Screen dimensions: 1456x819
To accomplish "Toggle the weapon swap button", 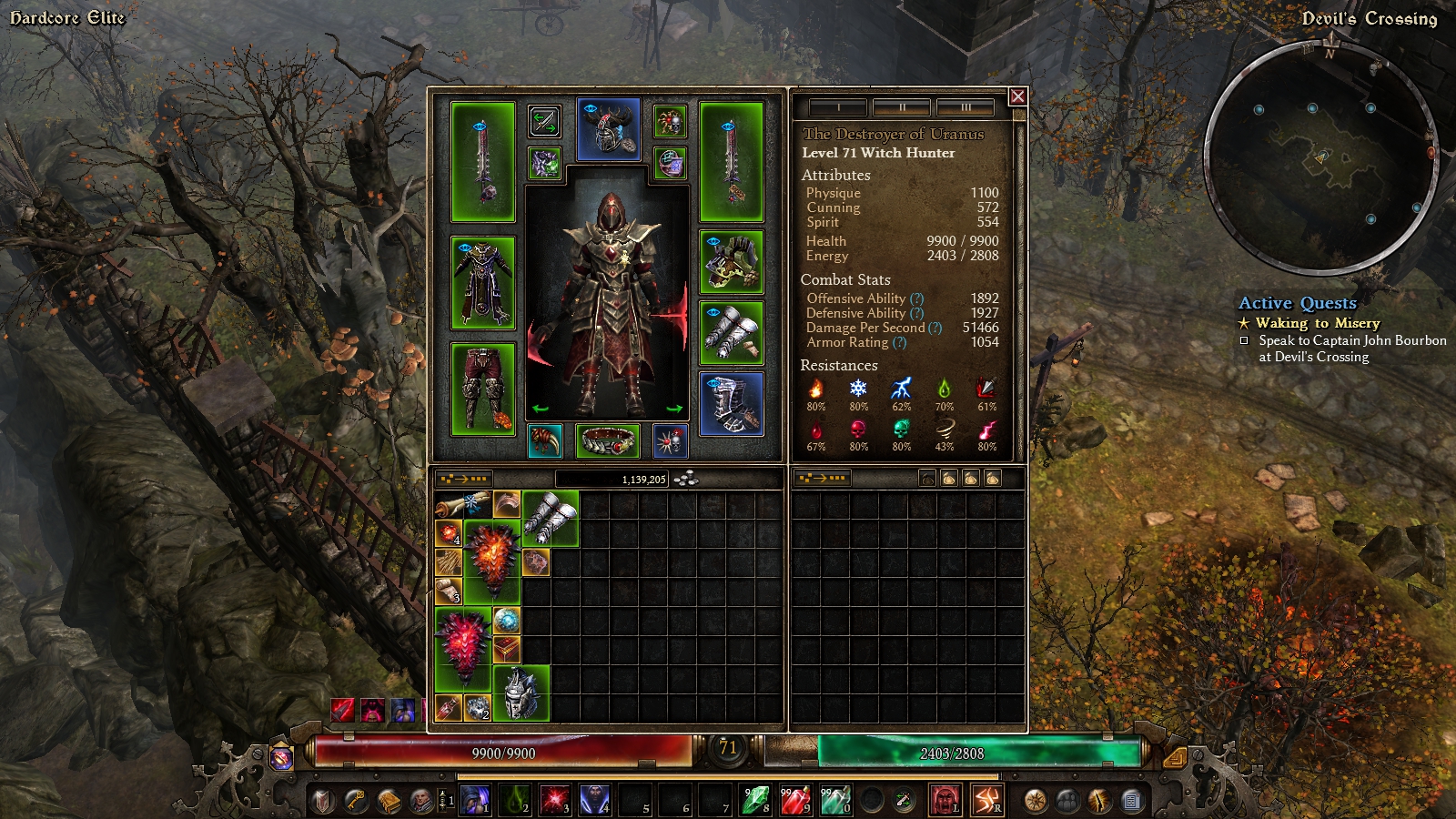I will 544,121.
